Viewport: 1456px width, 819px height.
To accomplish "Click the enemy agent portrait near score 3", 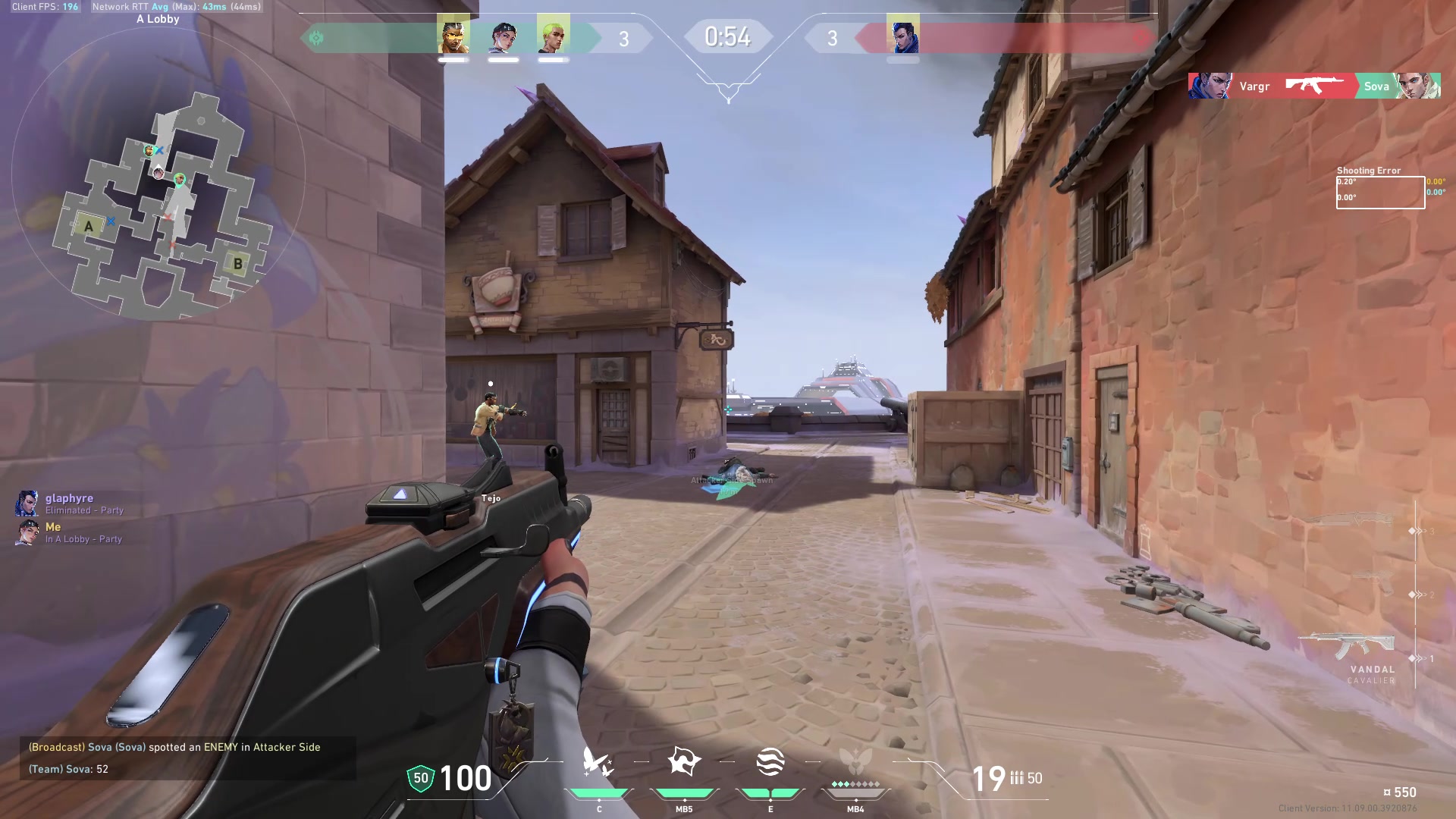I will click(x=902, y=36).
